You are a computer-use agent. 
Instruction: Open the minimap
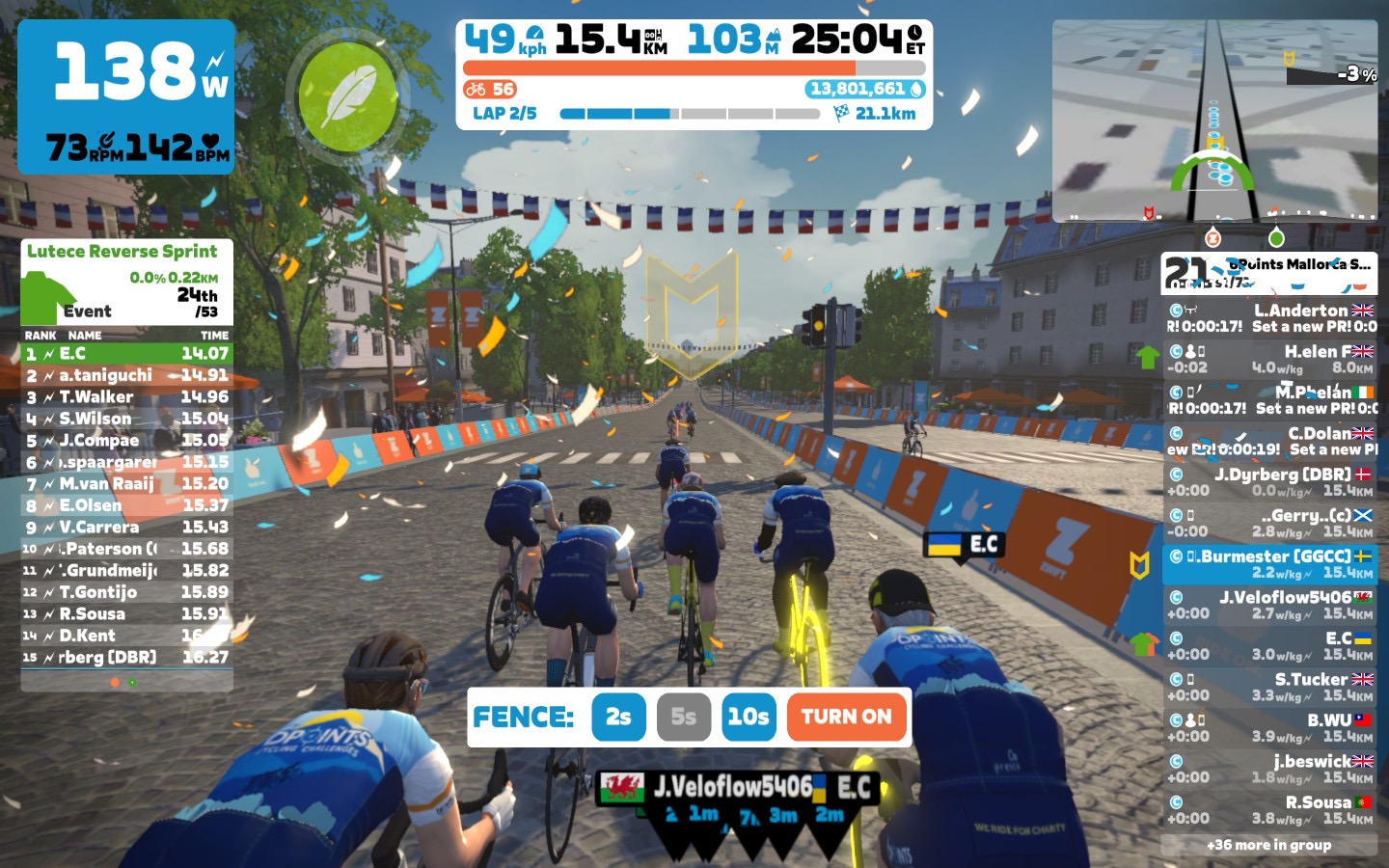coord(1214,121)
